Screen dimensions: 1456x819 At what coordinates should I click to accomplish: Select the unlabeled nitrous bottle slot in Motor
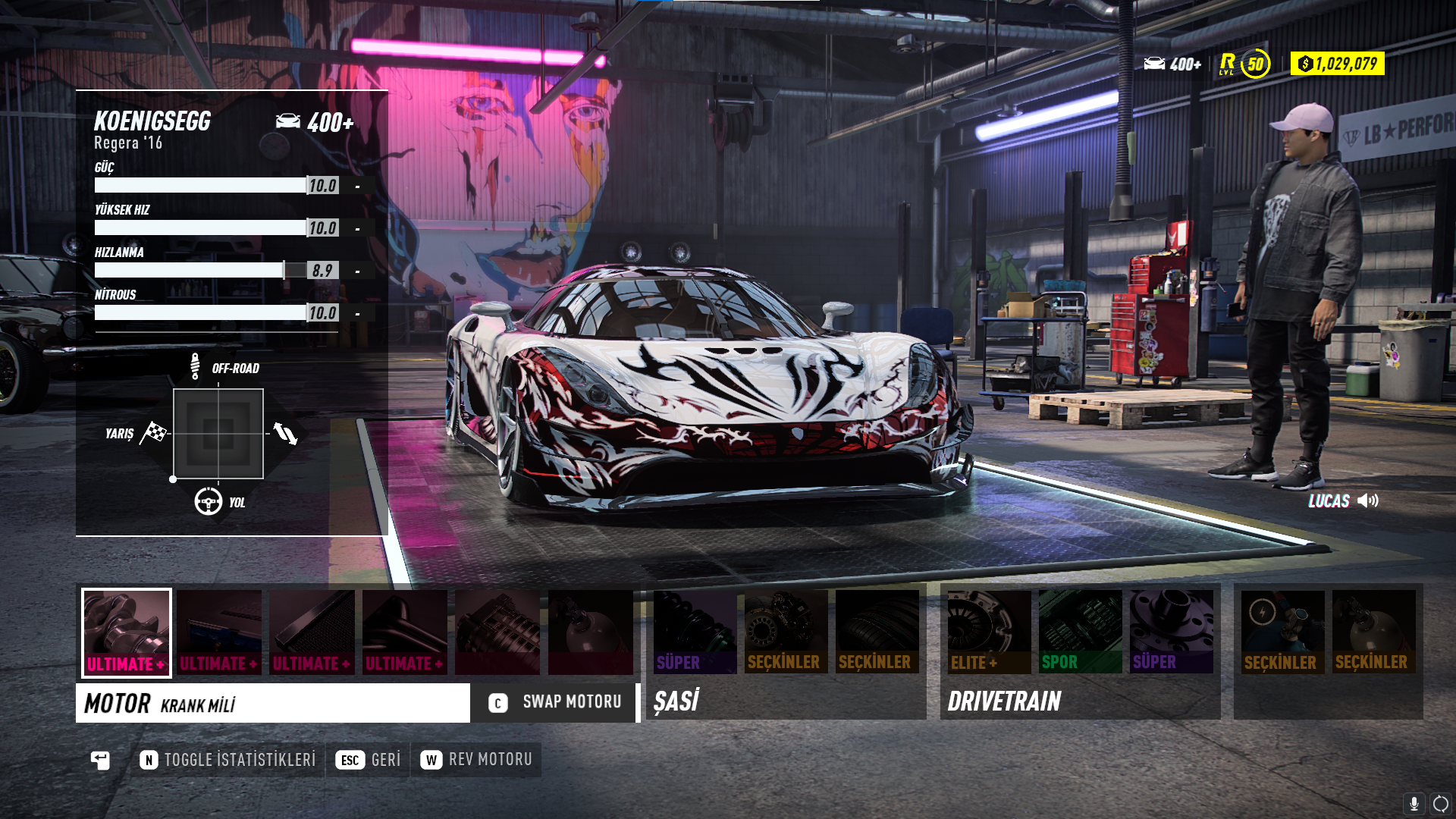tap(591, 632)
